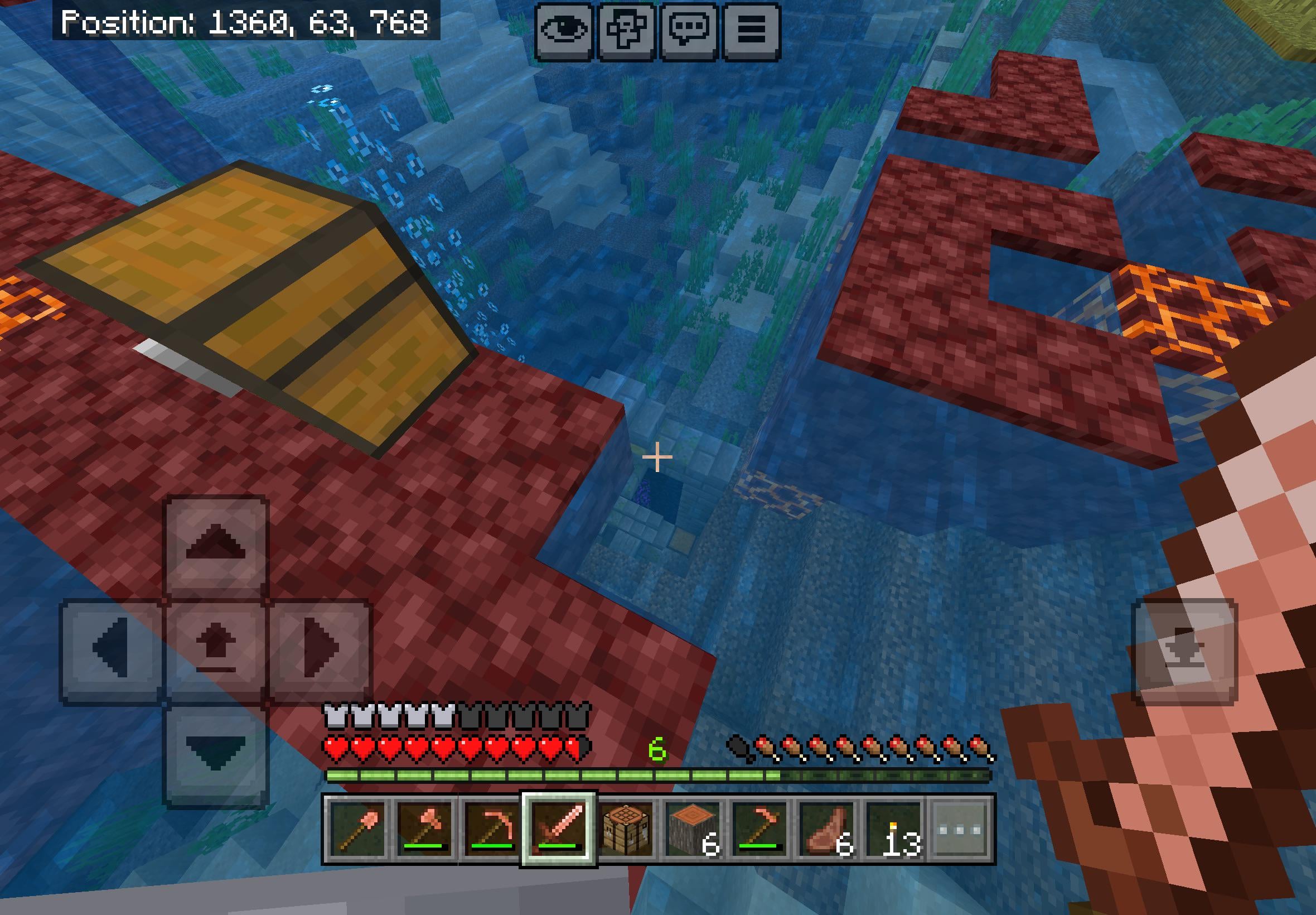Open the emote menu
This screenshot has width=1316, height=915.
pyautogui.click(x=626, y=31)
